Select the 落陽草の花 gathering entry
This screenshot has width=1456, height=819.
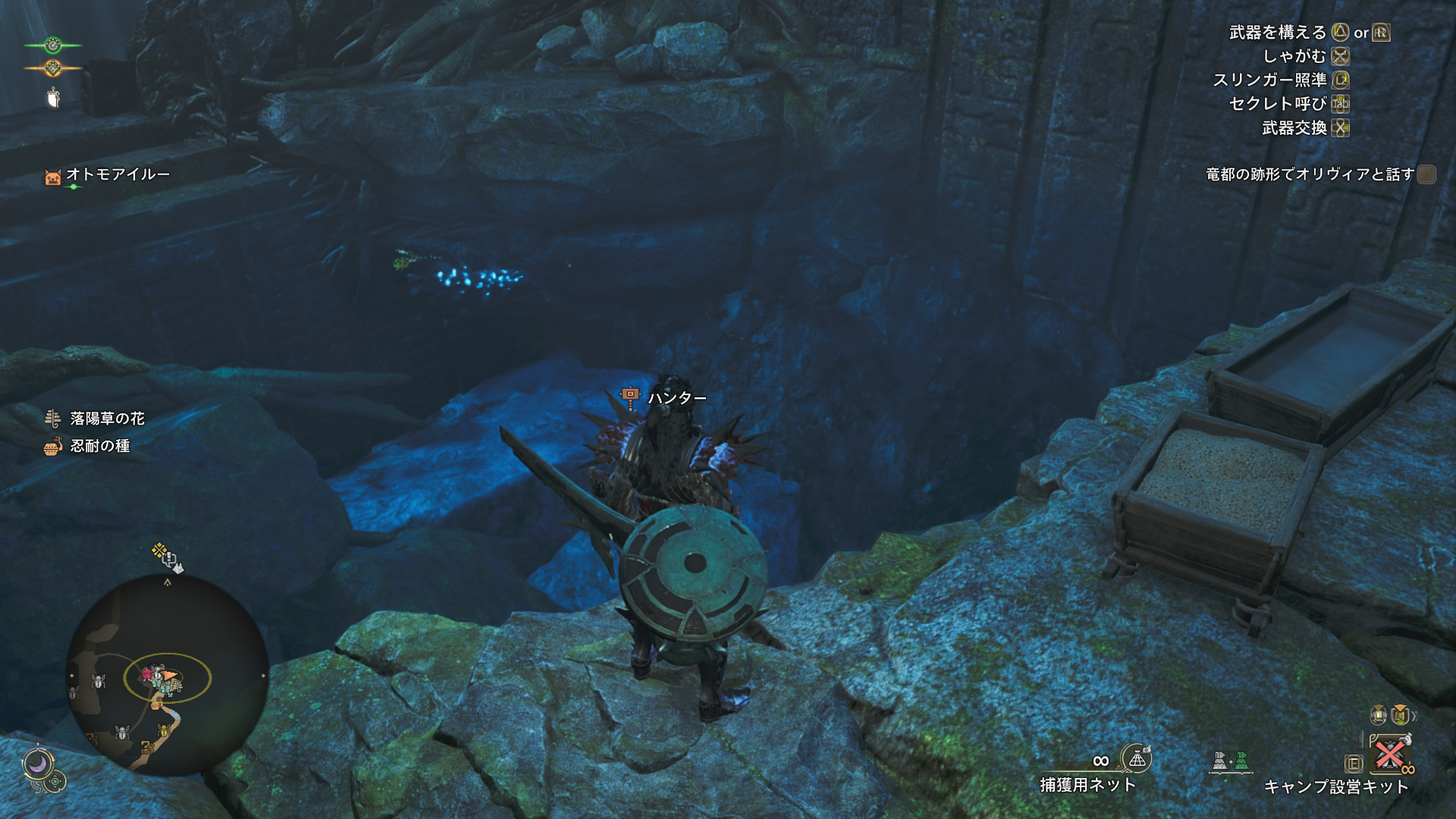point(106,419)
